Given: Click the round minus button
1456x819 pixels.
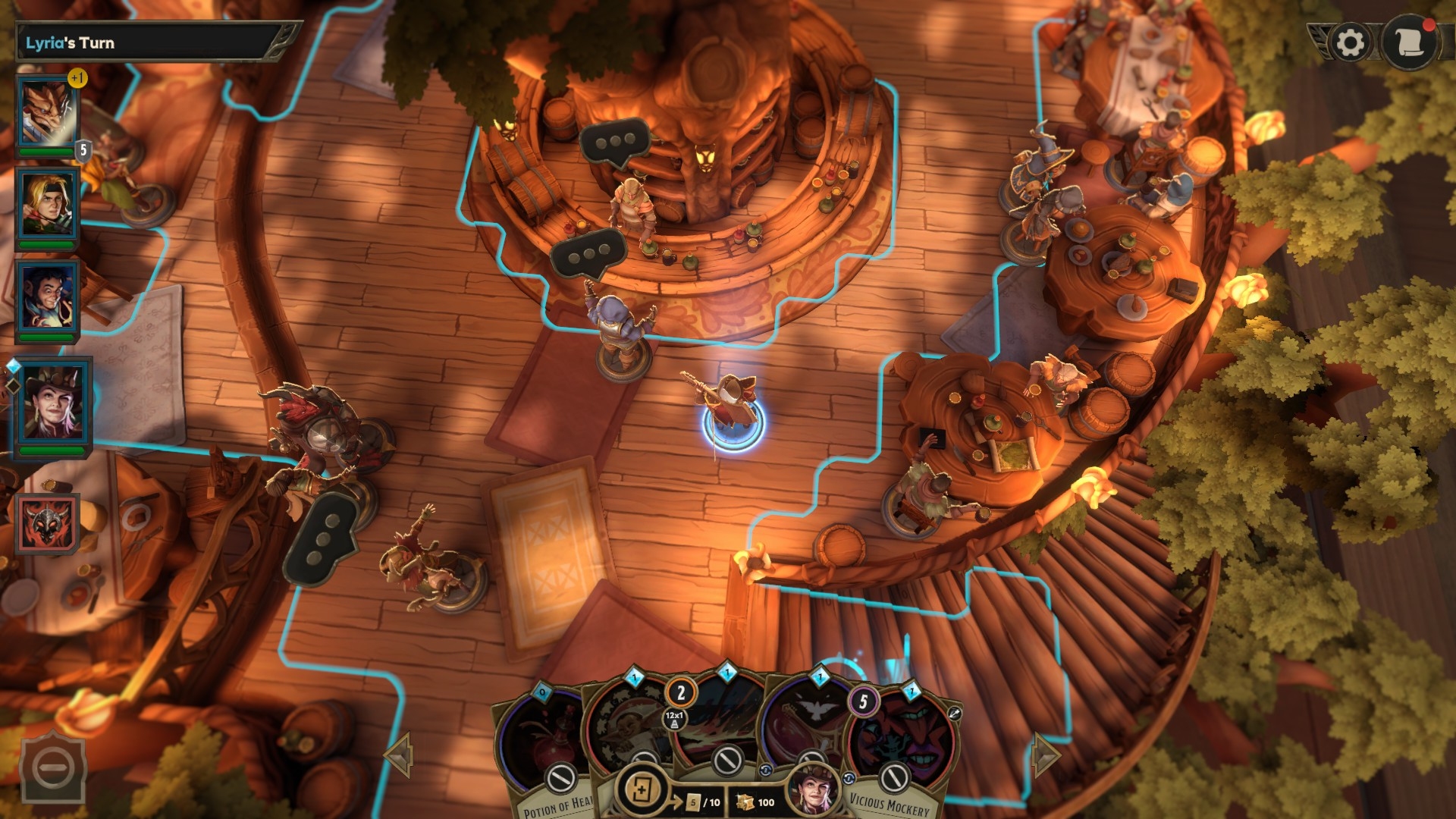Looking at the screenshot, I should (53, 769).
